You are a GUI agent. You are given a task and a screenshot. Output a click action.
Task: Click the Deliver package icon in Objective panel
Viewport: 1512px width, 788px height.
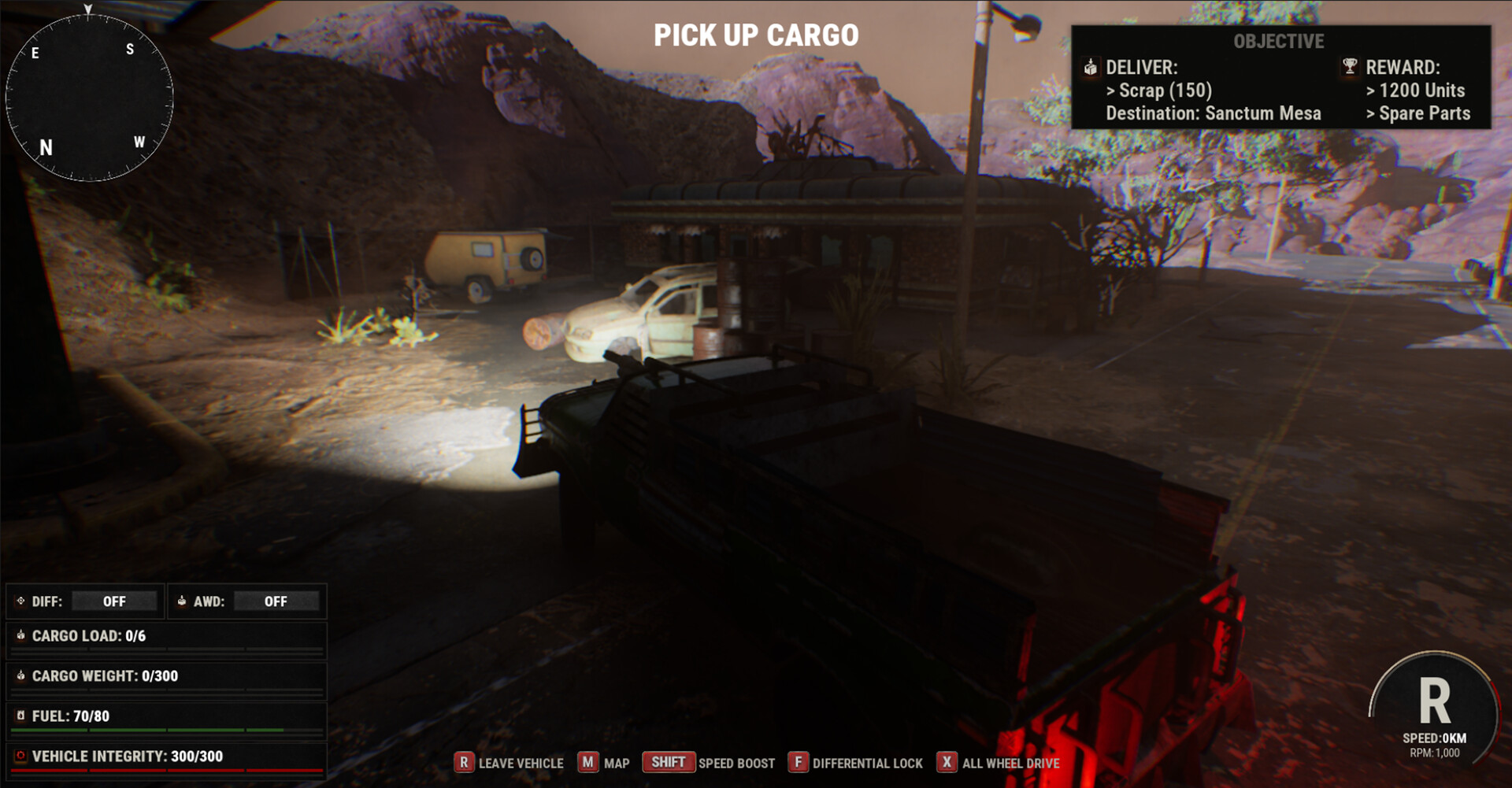[x=1091, y=68]
